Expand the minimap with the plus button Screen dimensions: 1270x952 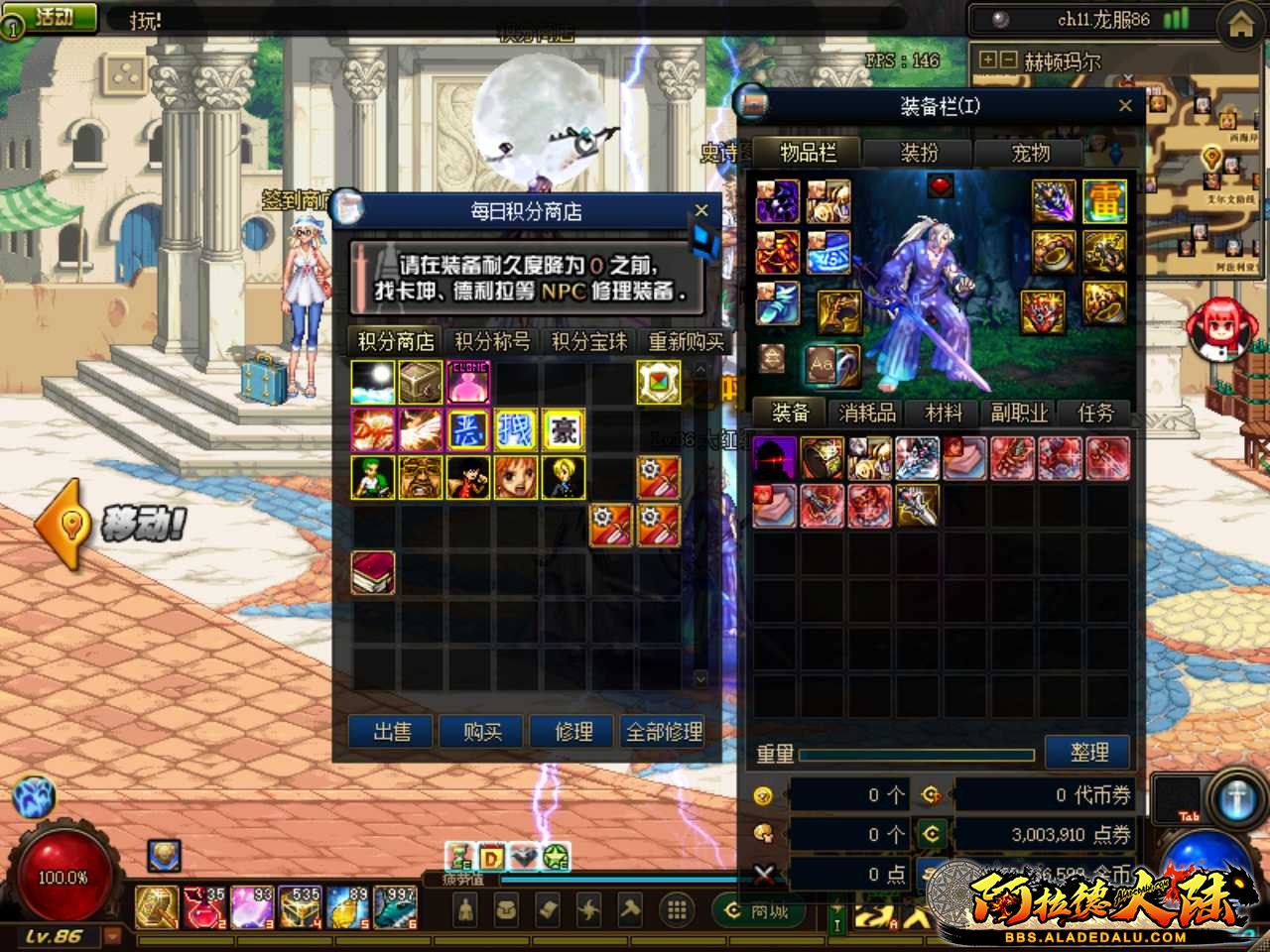(988, 61)
